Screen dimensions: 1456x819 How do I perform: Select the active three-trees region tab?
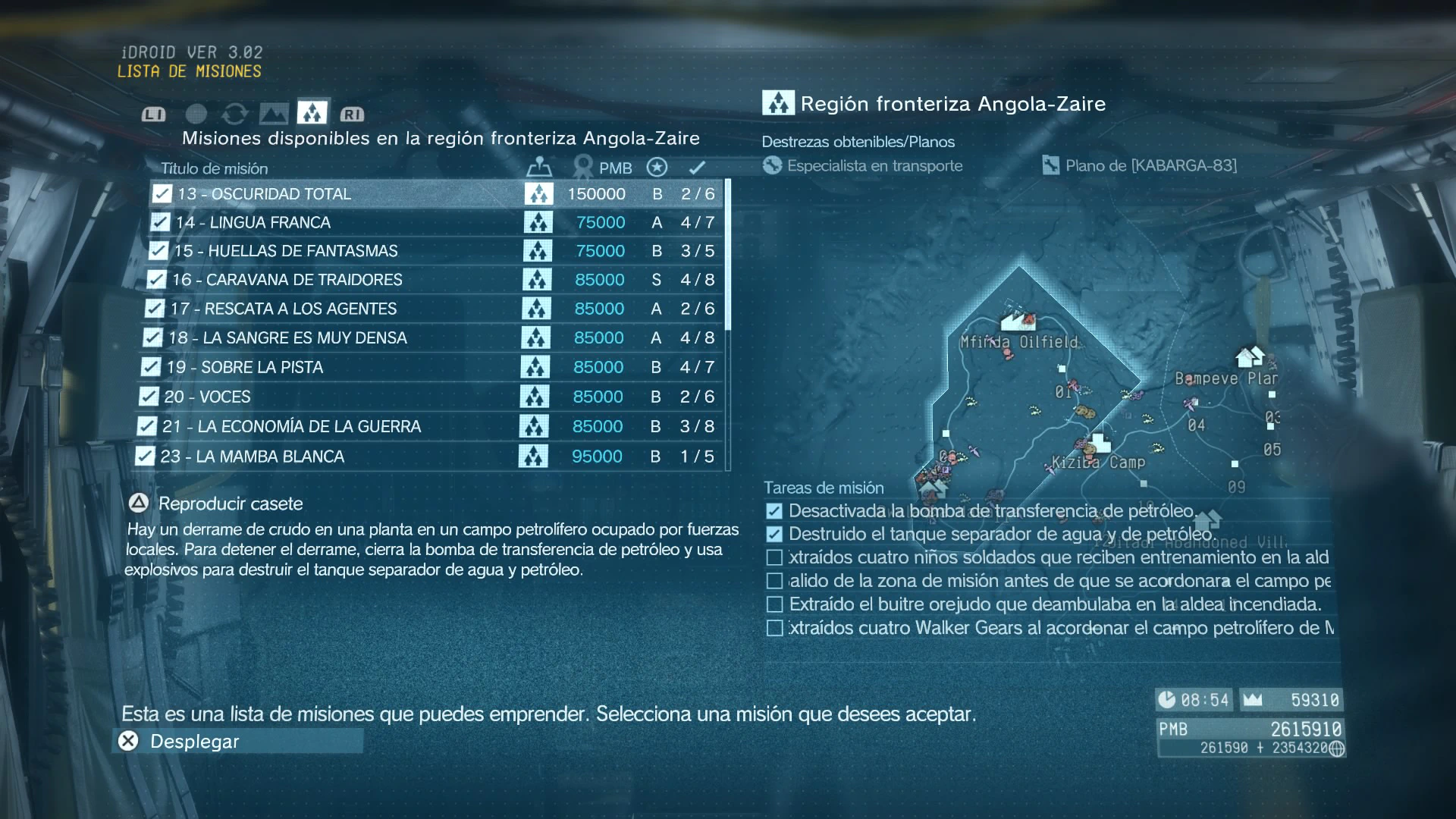click(312, 112)
